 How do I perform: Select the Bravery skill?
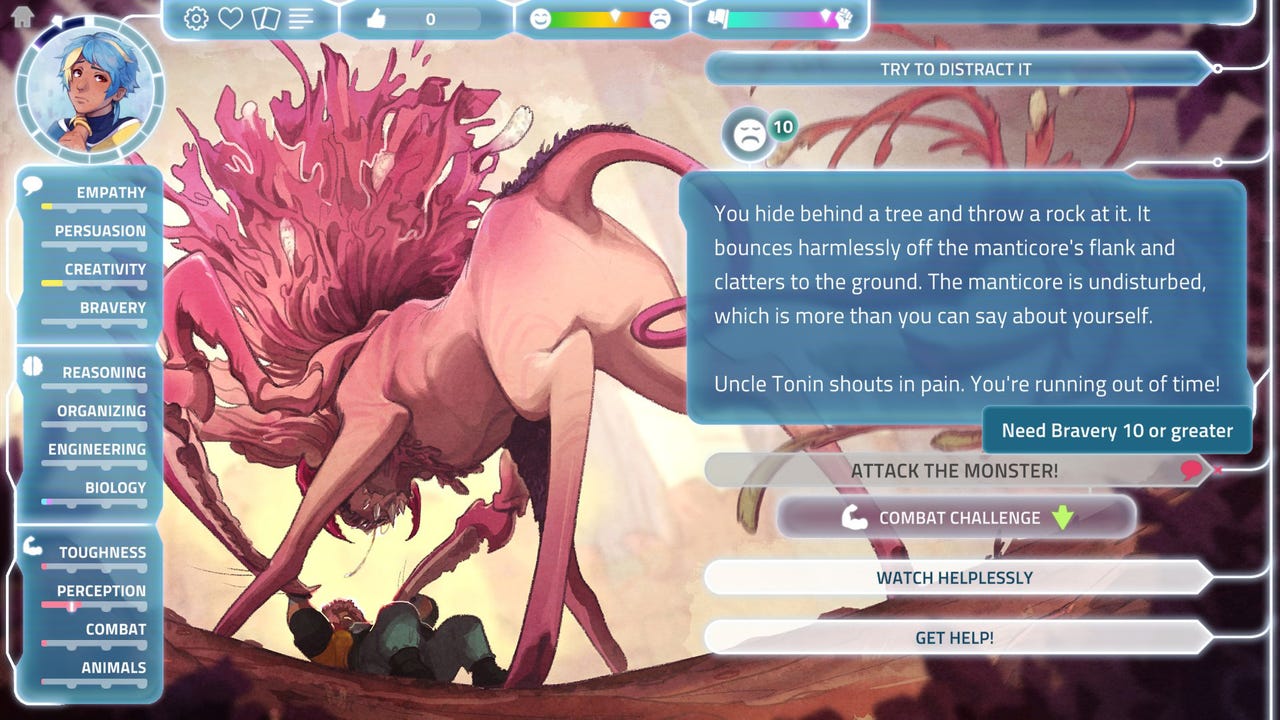(112, 308)
